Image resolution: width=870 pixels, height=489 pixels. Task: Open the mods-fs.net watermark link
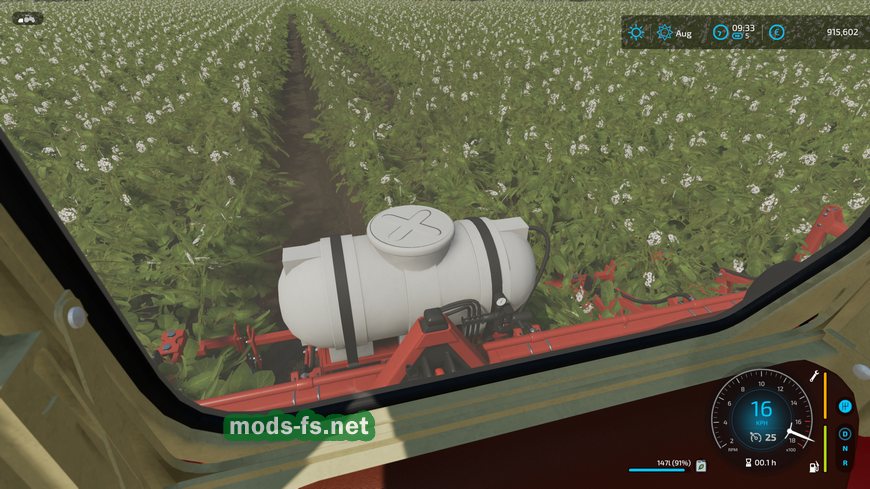[x=299, y=427]
